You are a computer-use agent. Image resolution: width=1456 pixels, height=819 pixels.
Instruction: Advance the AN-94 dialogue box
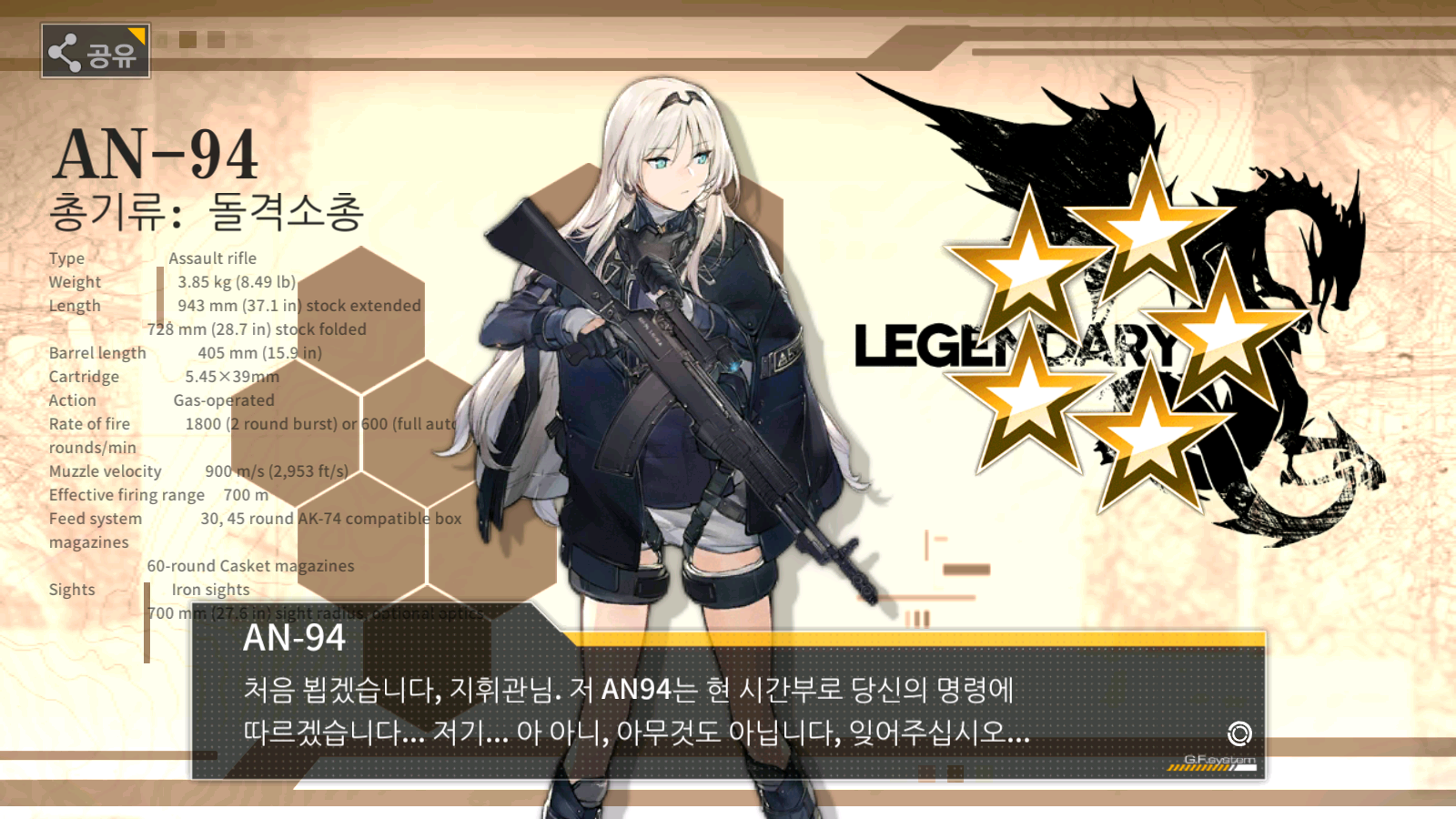pyautogui.click(x=726, y=710)
